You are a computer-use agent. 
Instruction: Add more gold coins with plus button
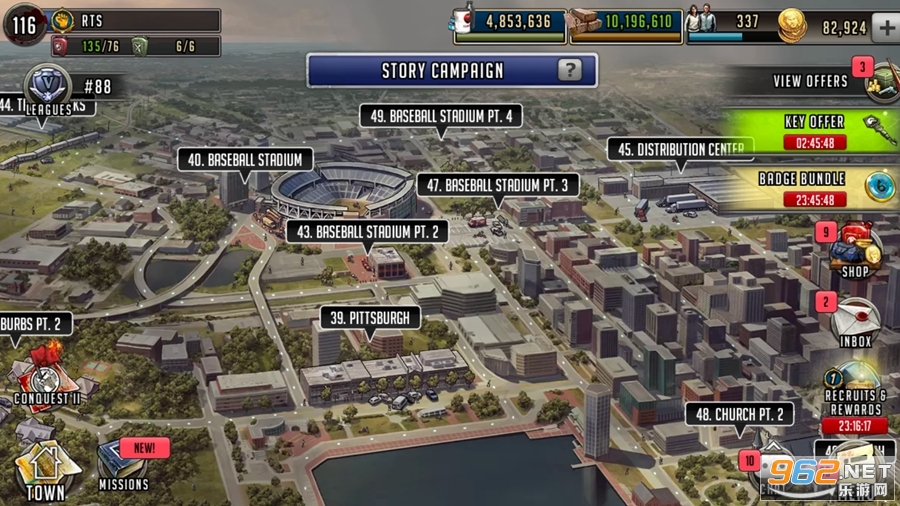[x=885, y=27]
